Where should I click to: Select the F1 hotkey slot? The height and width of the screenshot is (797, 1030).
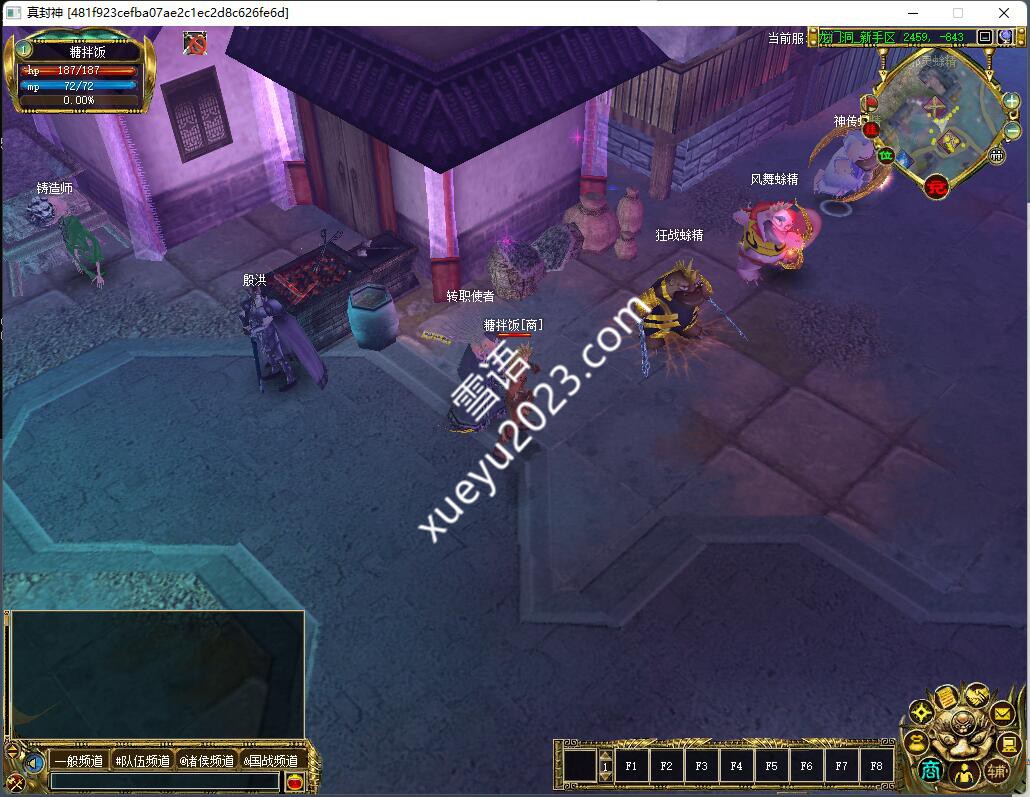click(x=631, y=766)
